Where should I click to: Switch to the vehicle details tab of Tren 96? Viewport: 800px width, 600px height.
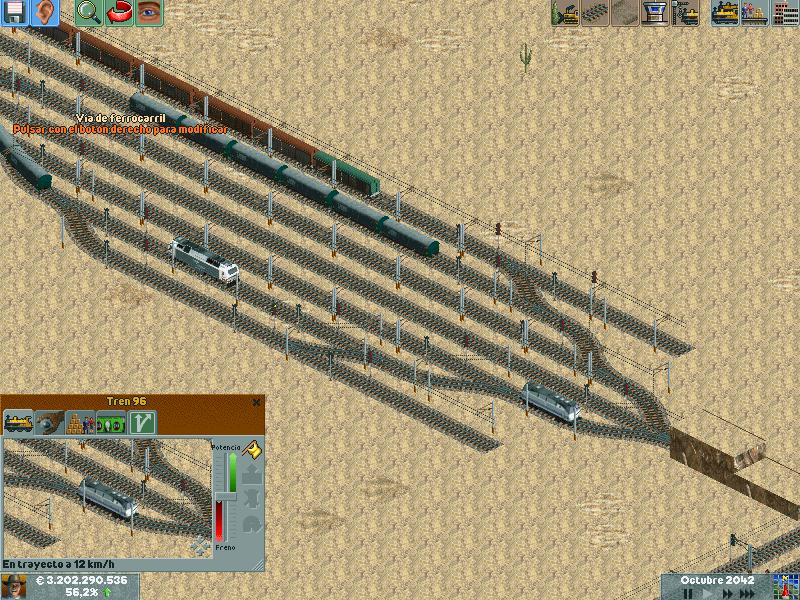18,422
